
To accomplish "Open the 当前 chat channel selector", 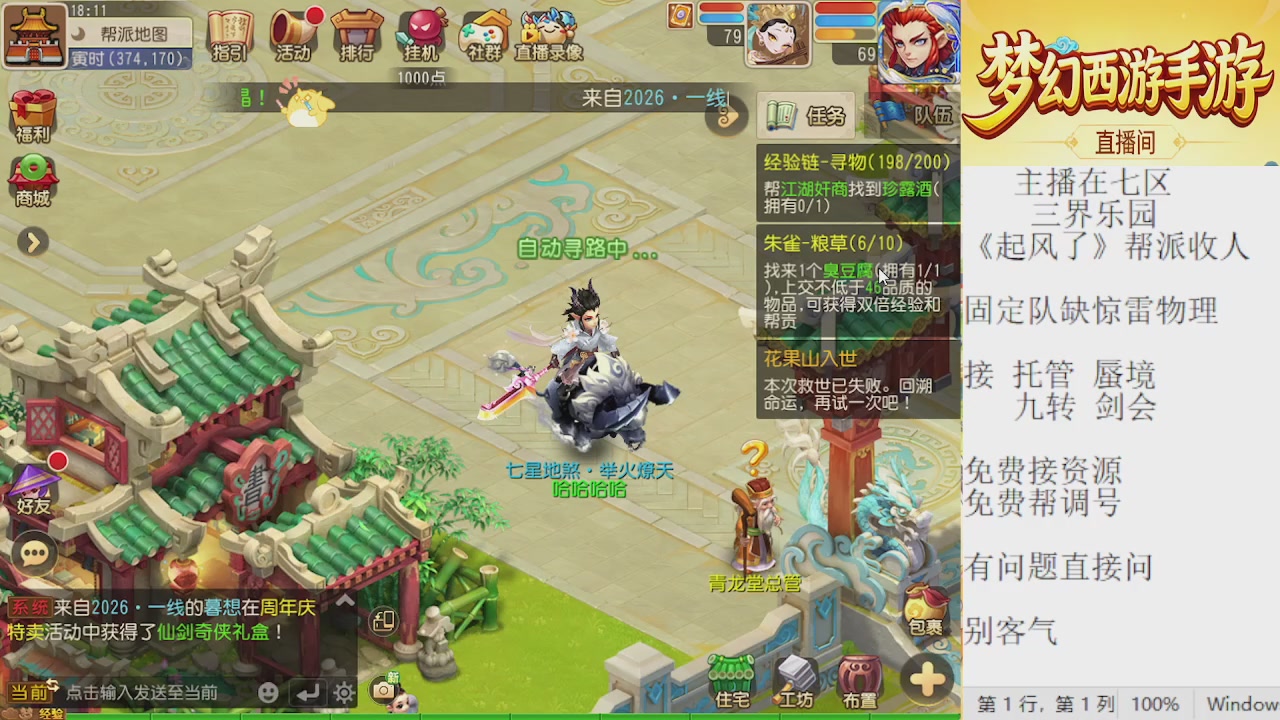I will click(x=30, y=690).
